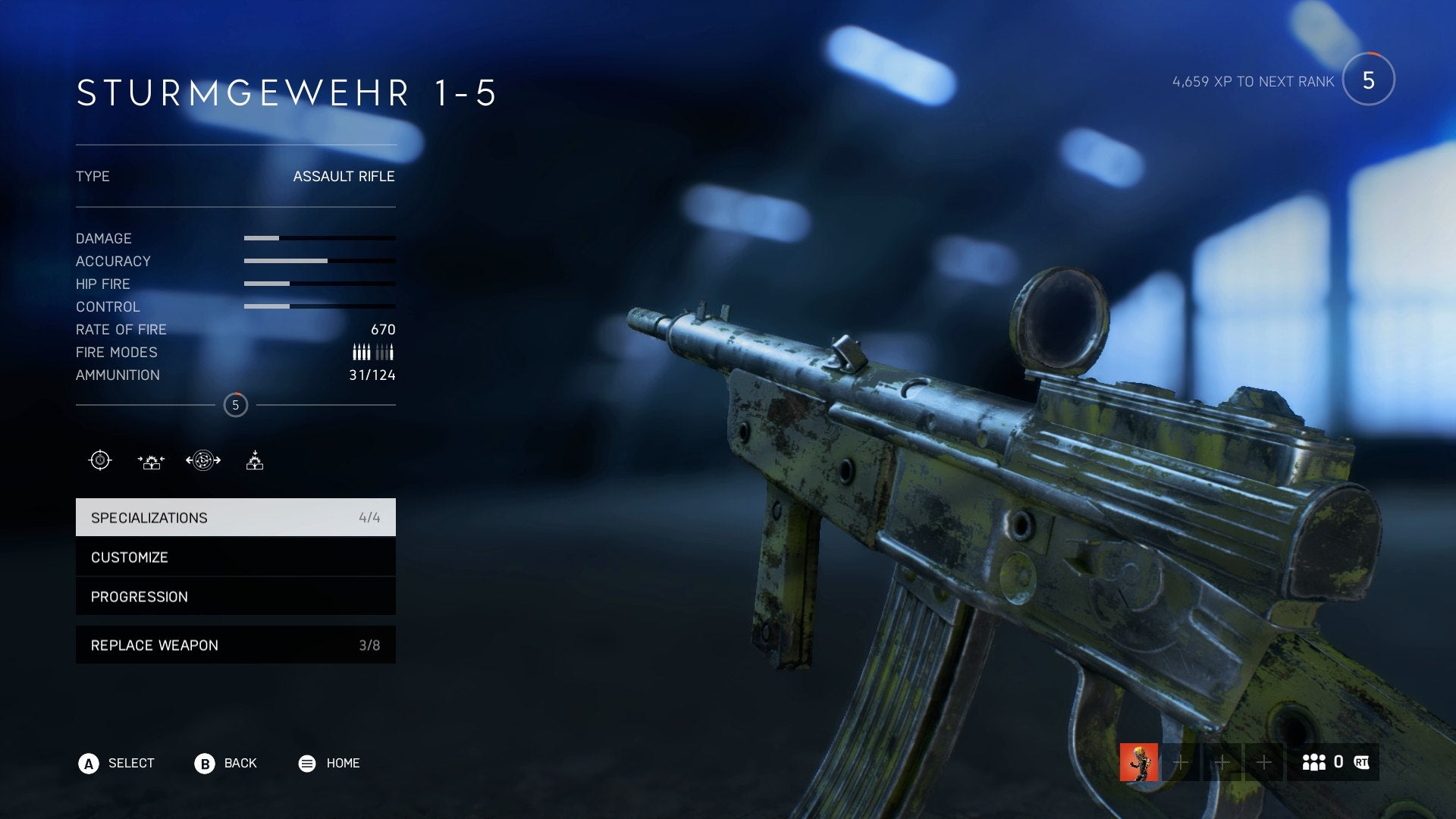Select the first specialization crosshair icon
1456x819 pixels.
(x=99, y=459)
